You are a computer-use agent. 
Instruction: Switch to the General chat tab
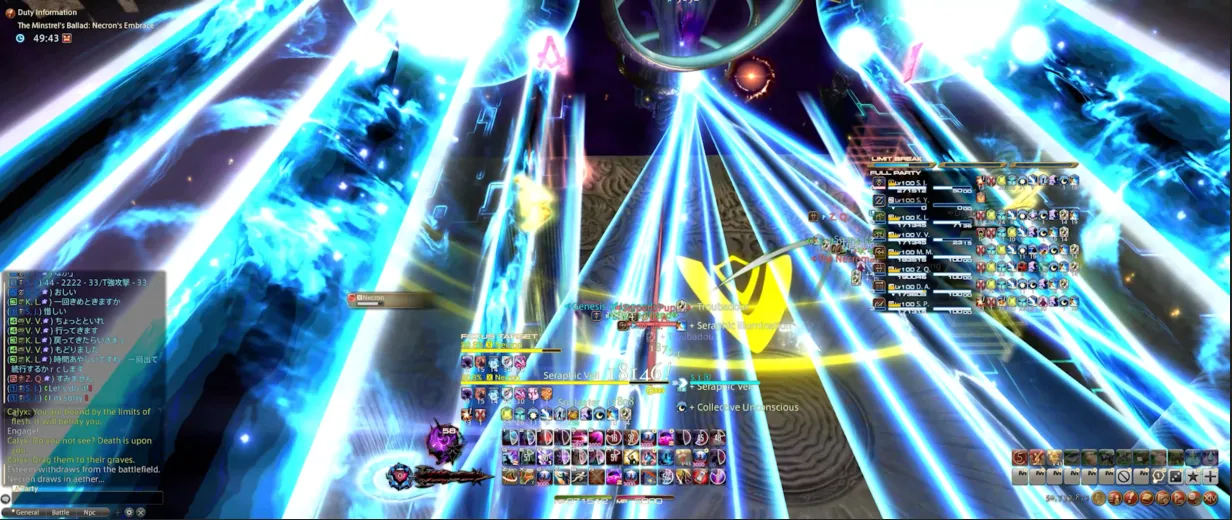point(27,512)
